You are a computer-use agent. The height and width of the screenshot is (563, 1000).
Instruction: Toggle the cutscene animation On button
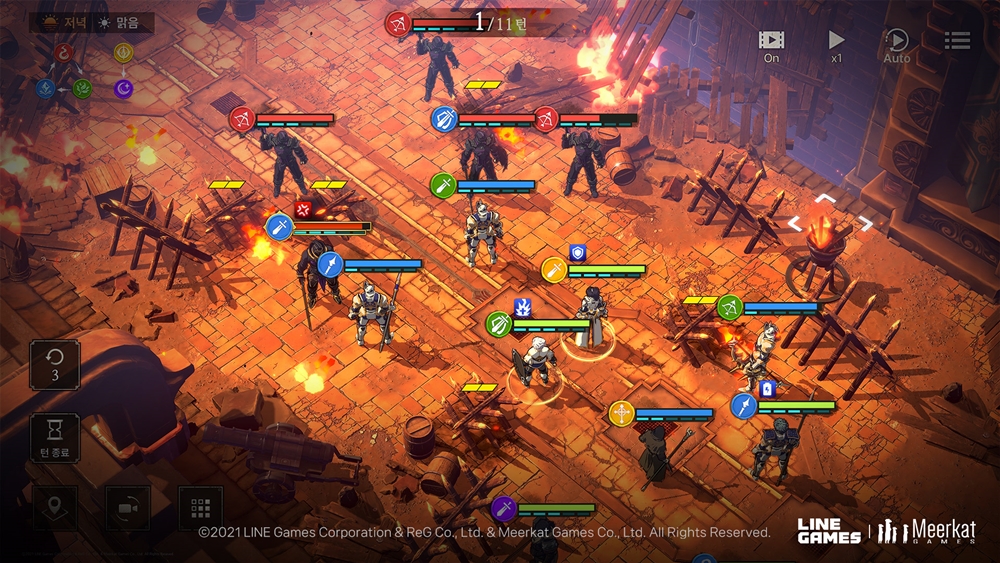point(771,43)
